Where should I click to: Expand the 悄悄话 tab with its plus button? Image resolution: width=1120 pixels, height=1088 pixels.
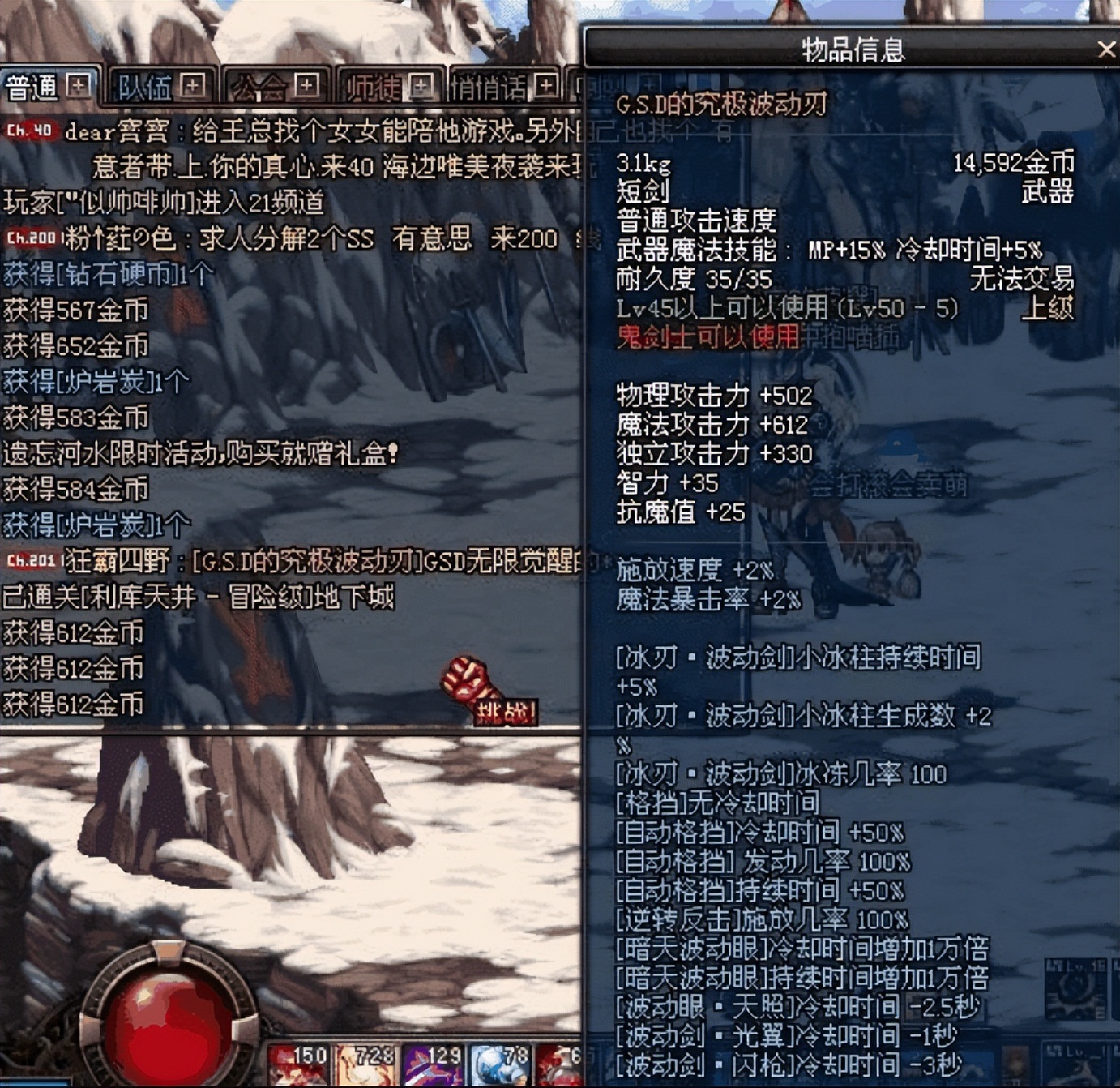pos(547,84)
